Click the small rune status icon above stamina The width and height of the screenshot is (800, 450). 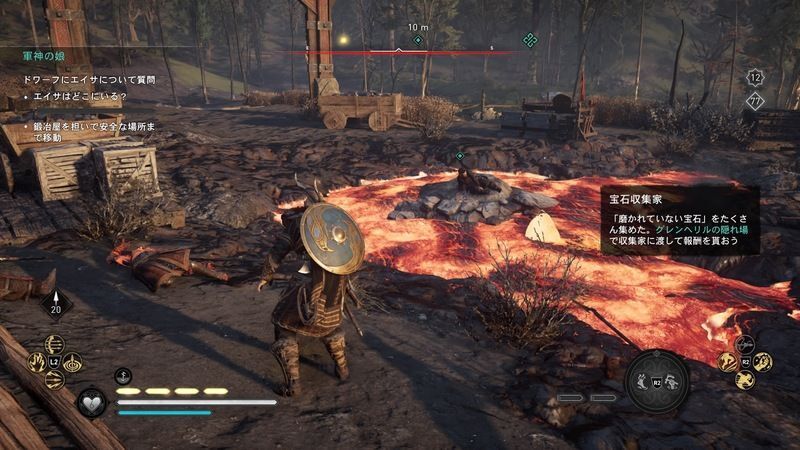124,376
